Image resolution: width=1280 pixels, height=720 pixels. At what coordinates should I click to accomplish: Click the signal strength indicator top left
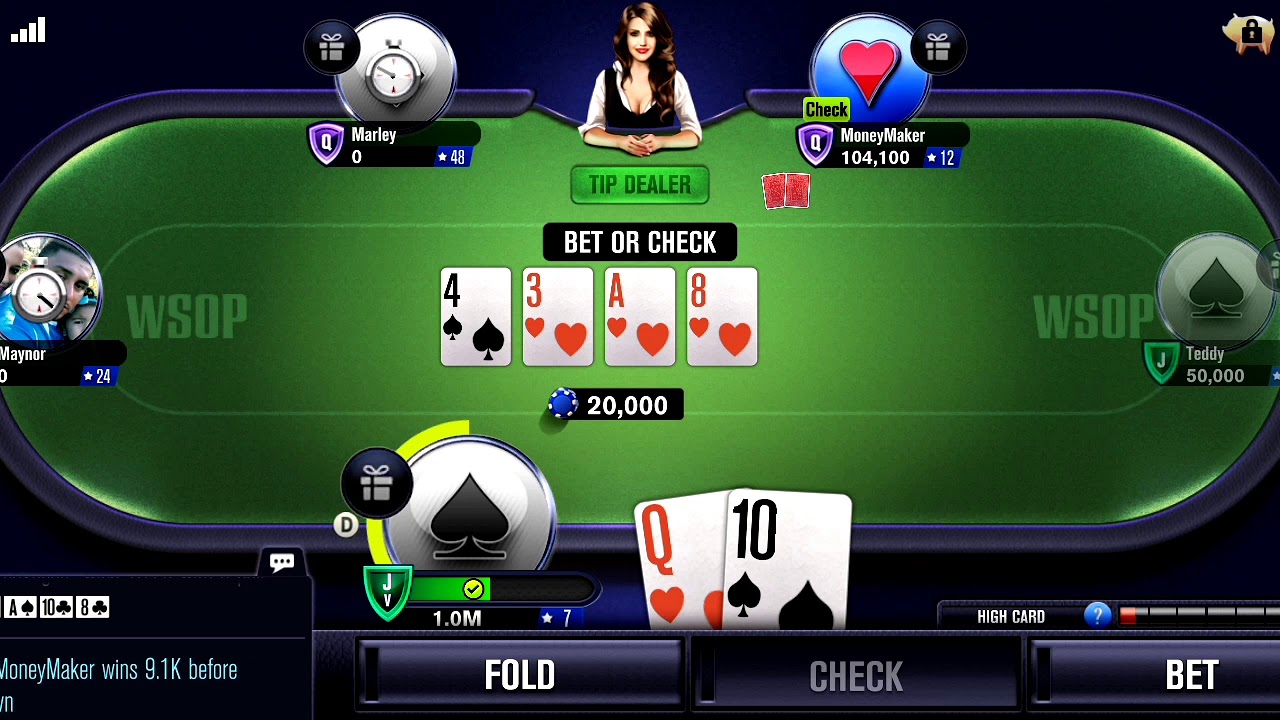29,30
